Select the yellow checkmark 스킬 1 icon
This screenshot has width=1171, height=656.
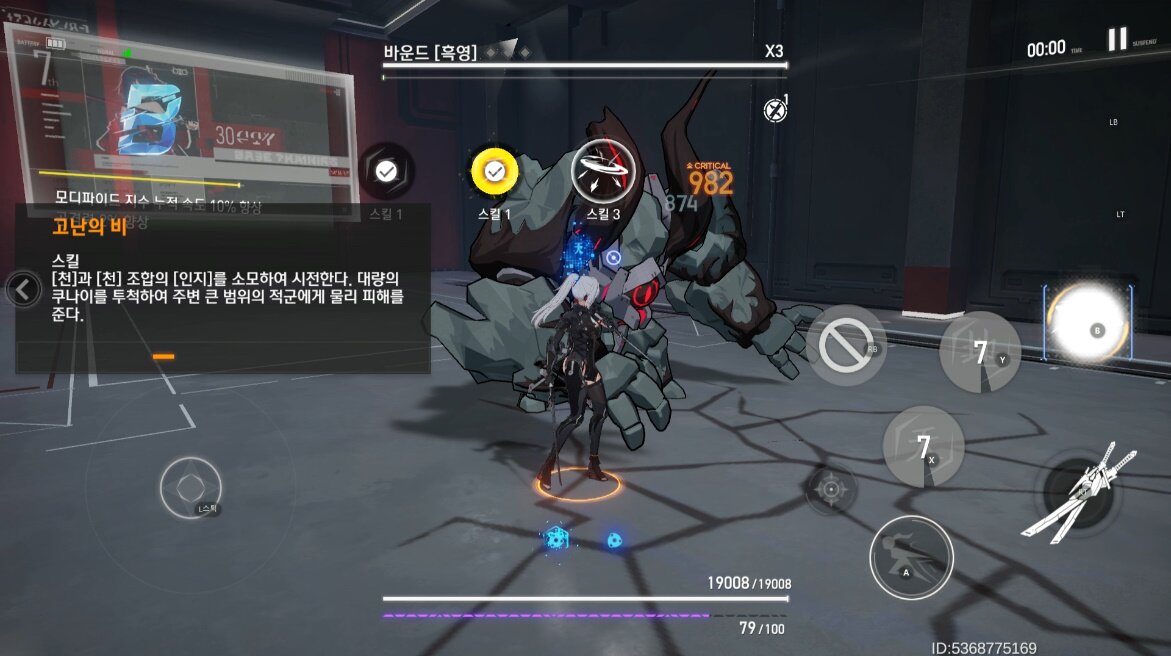(494, 173)
